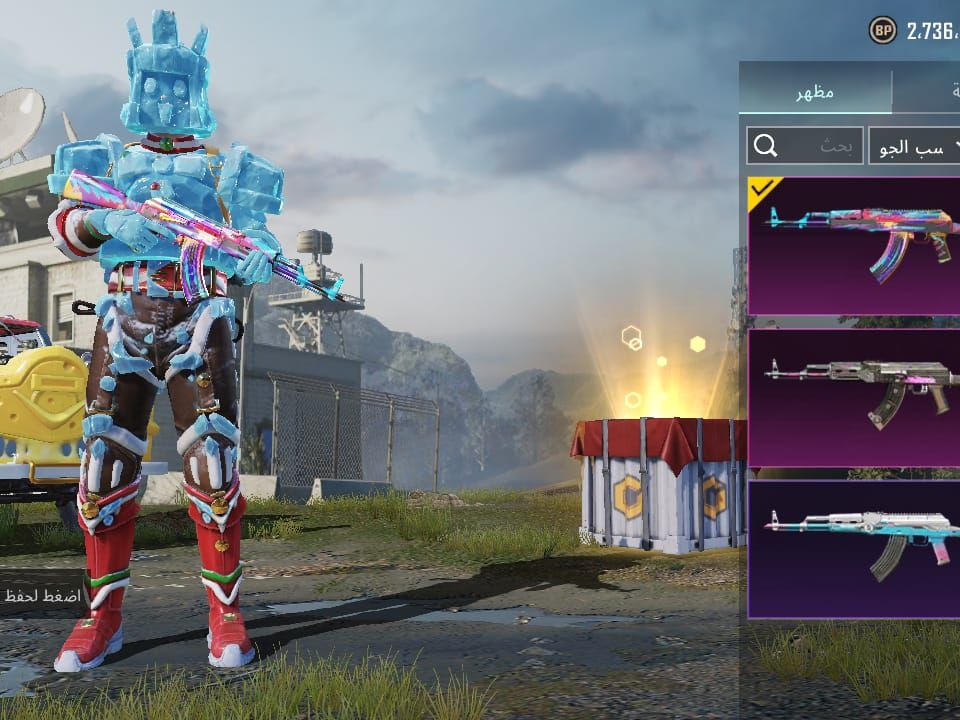Click the بحث search field

(x=805, y=146)
